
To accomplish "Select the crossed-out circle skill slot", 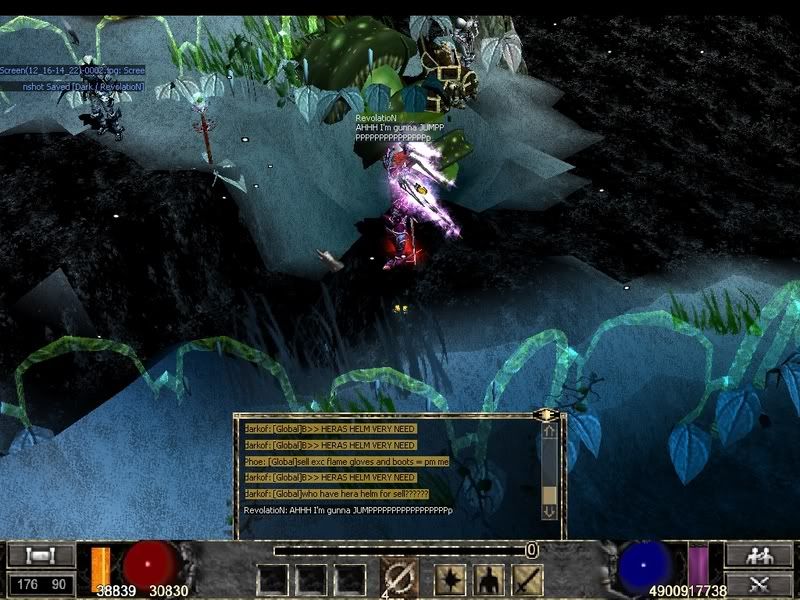I will pos(400,578).
